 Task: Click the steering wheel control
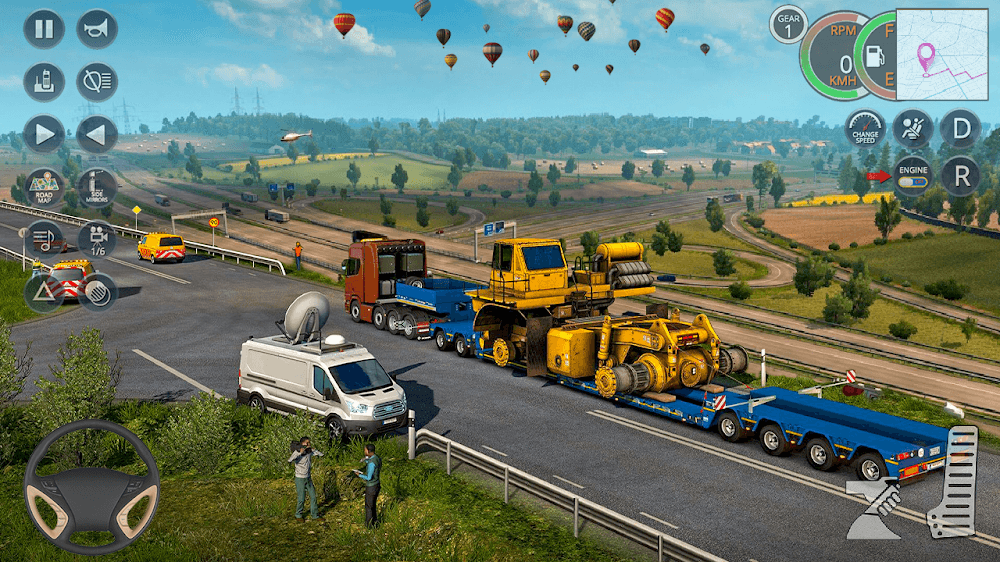[91, 487]
